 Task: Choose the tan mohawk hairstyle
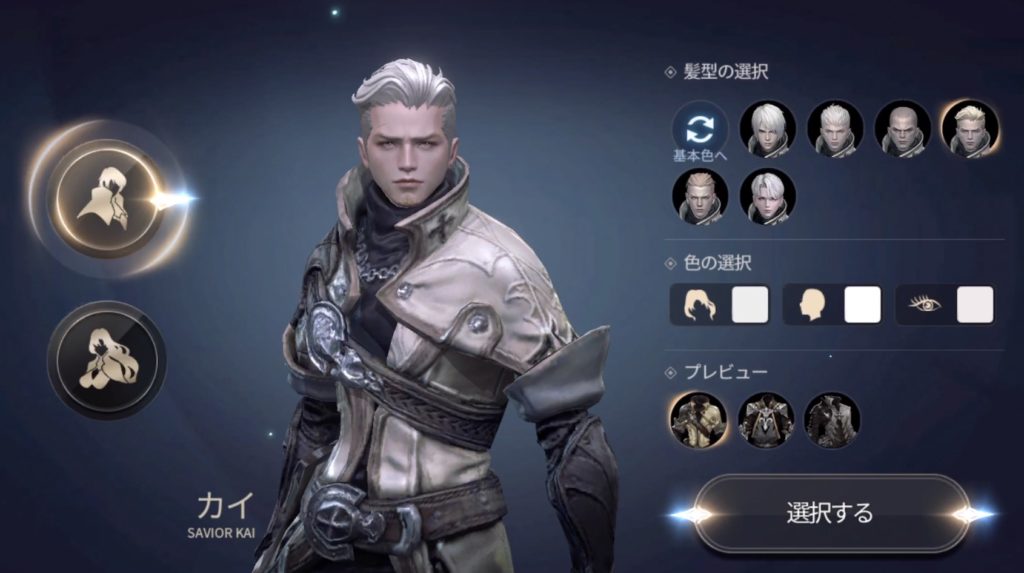coord(700,196)
